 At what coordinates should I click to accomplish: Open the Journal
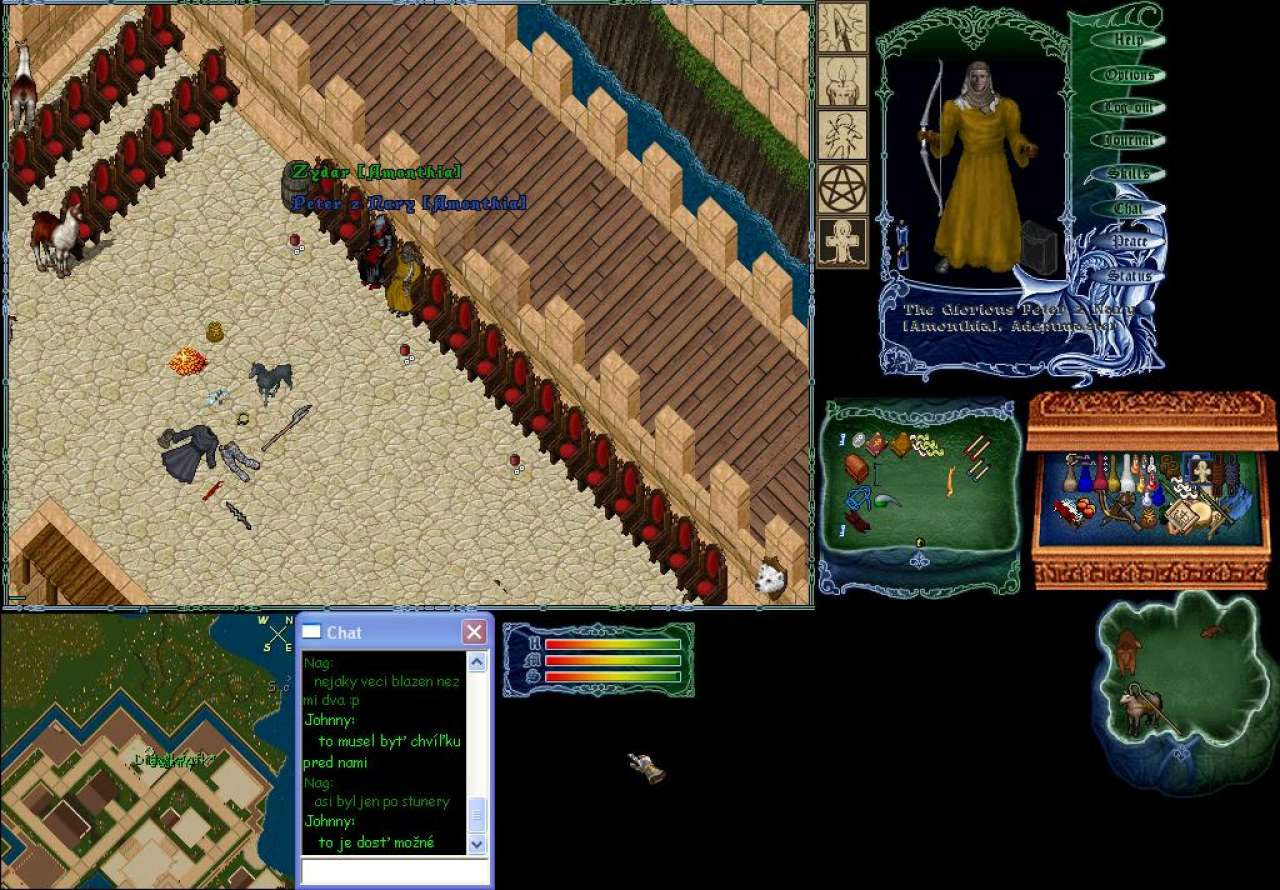[x=1128, y=141]
